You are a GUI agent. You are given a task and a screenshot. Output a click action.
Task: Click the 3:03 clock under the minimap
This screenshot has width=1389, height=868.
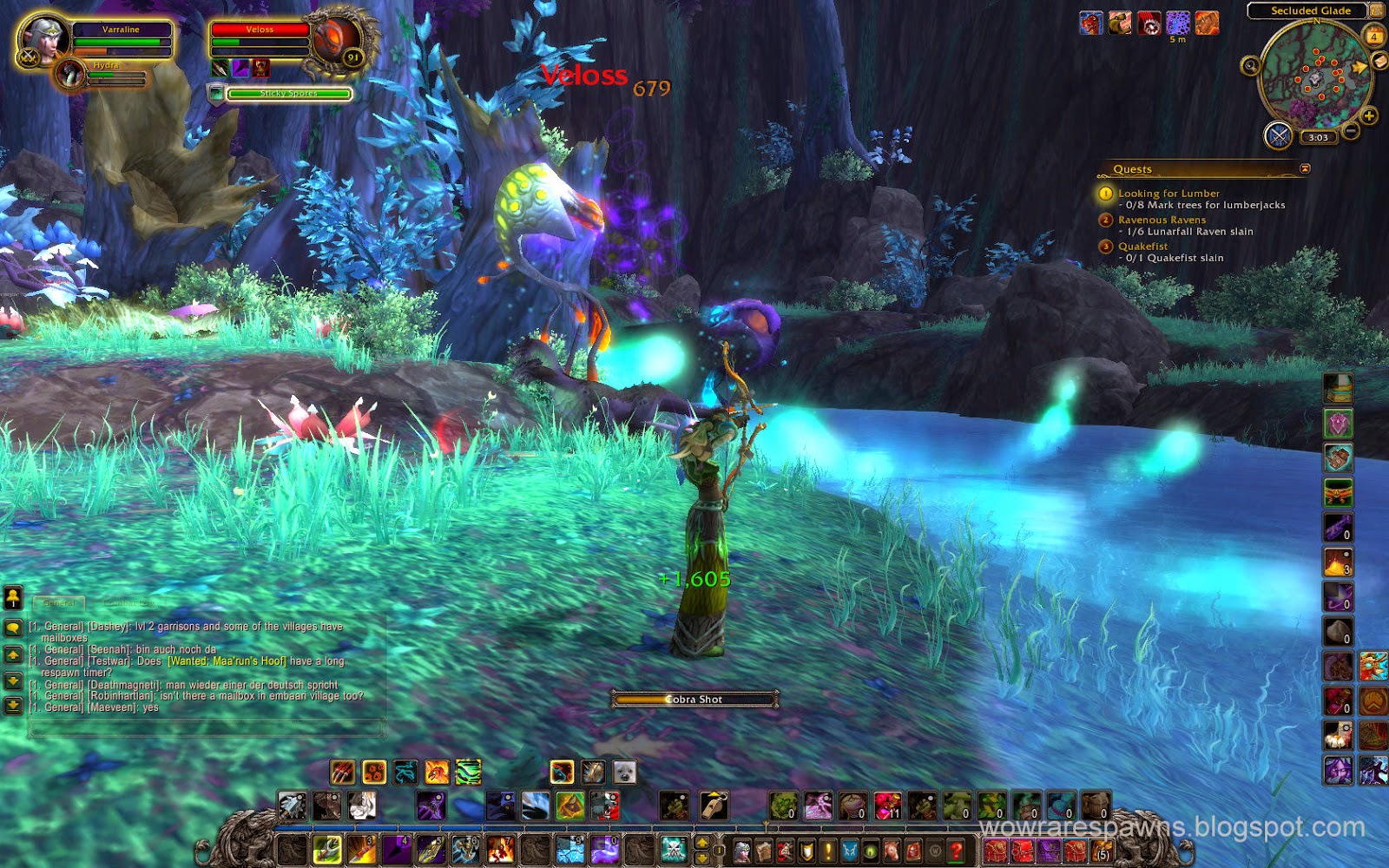1318,137
